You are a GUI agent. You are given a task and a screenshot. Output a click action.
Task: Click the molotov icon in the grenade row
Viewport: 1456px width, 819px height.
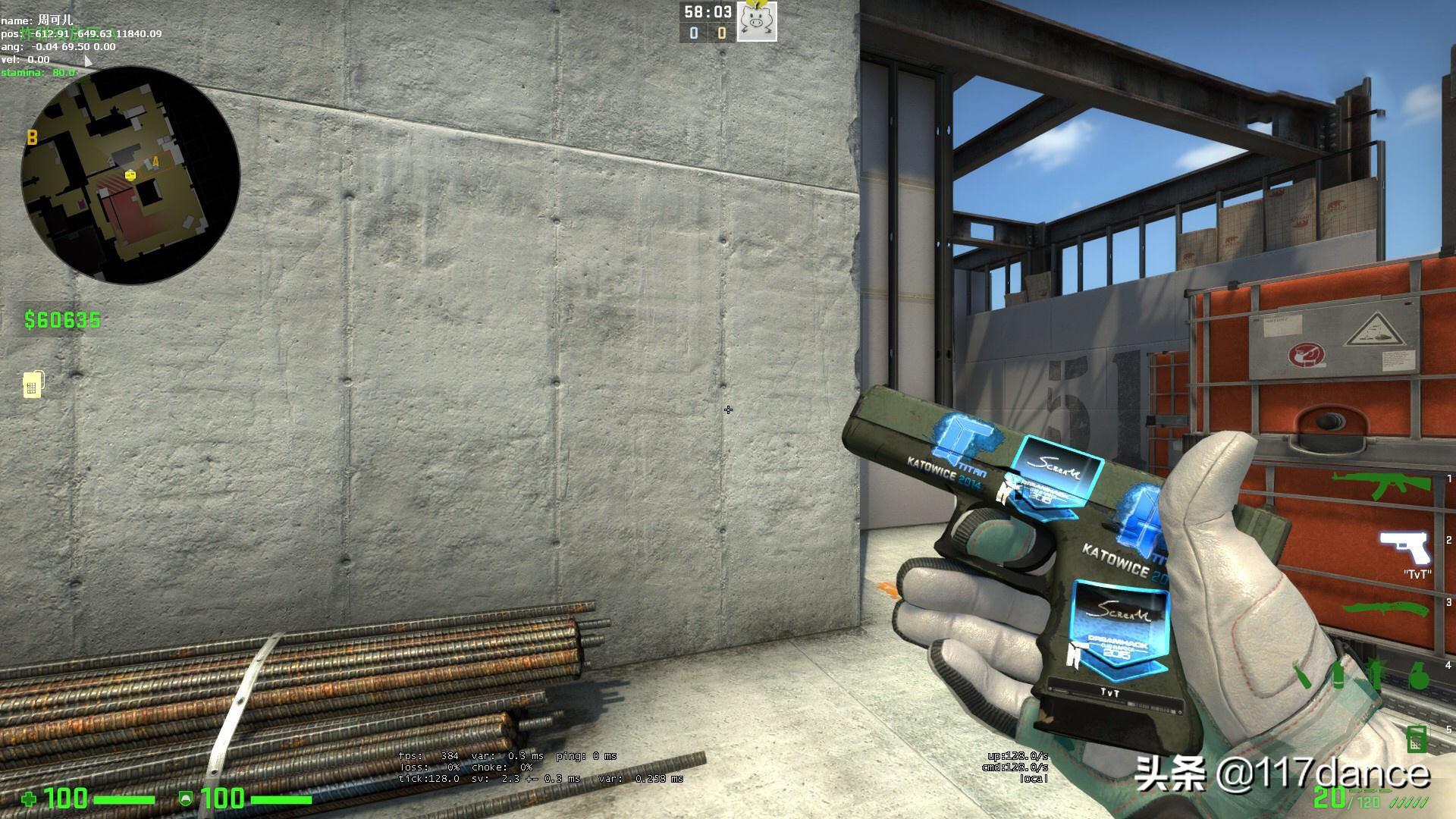pos(1302,673)
